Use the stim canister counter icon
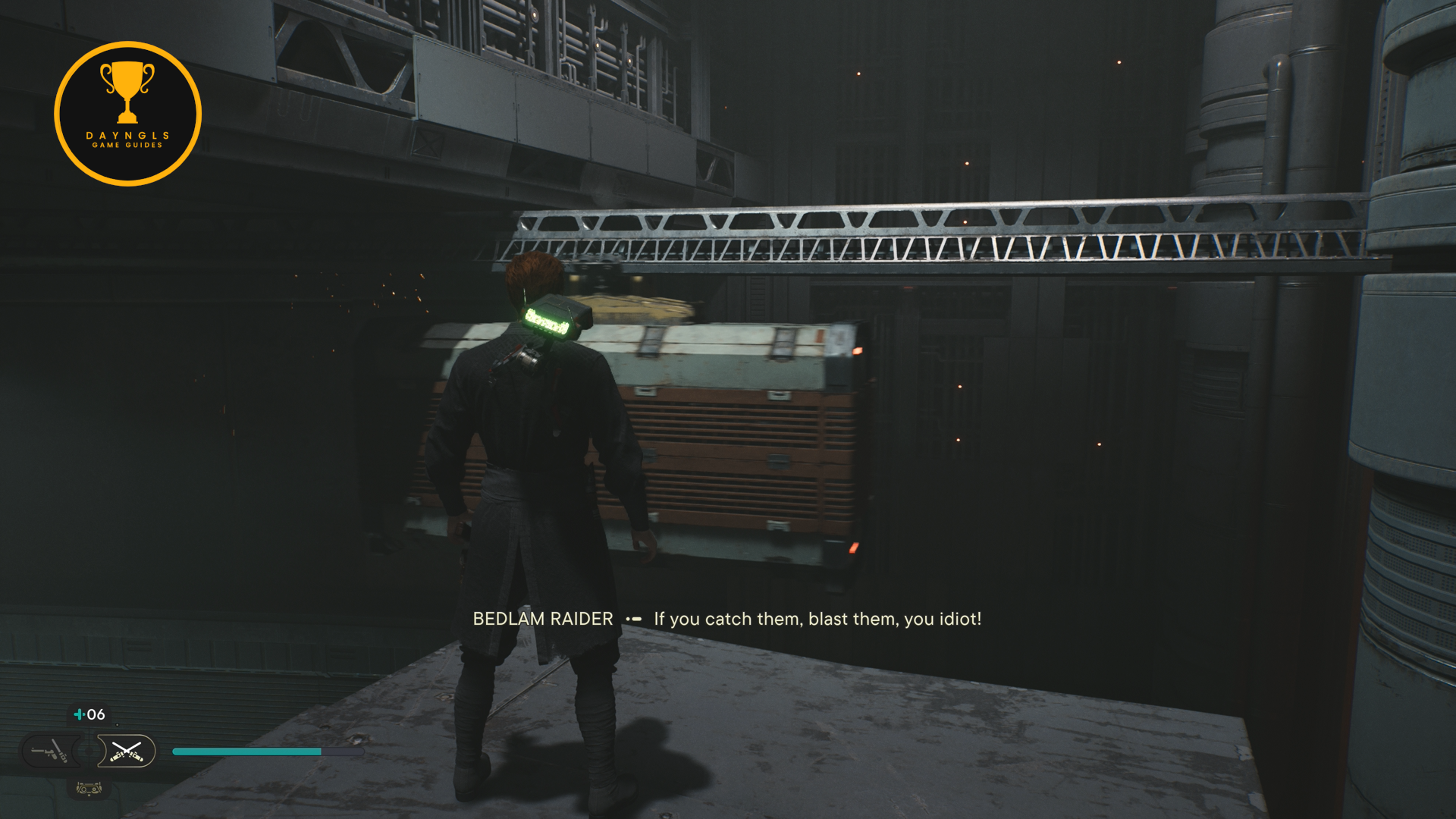This screenshot has height=819, width=1456. (x=89, y=714)
